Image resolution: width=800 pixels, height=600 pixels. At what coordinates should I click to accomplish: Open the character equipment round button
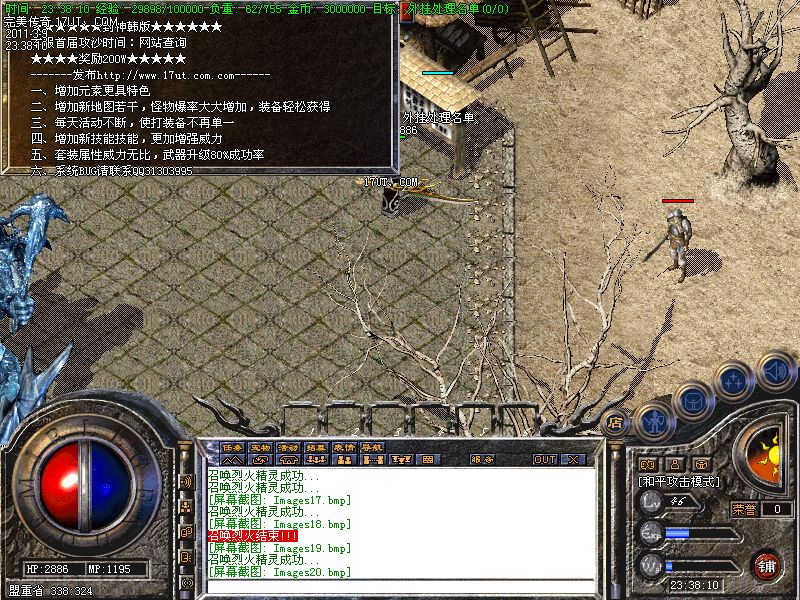click(653, 422)
